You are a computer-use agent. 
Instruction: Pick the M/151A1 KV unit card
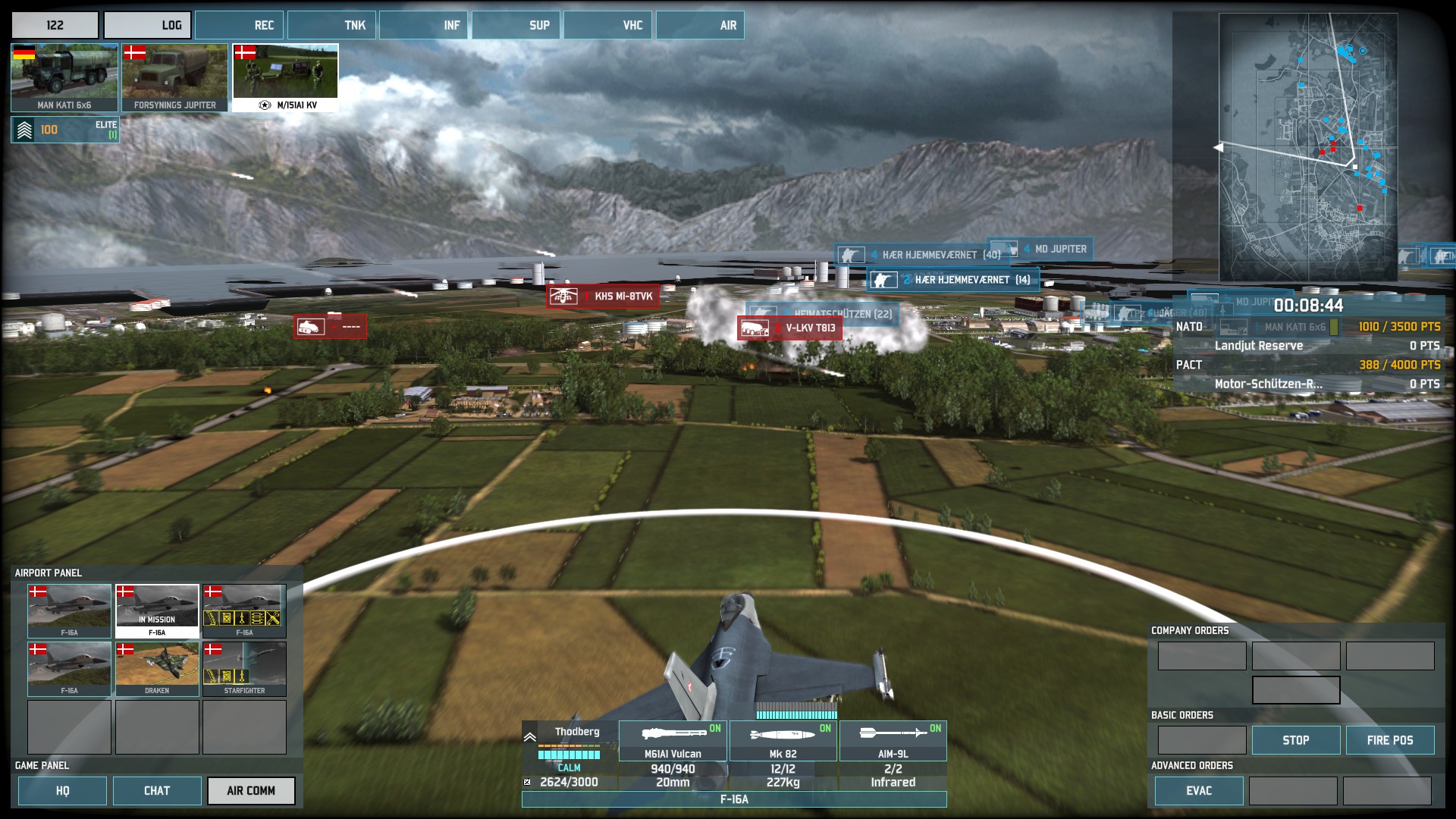[285, 77]
